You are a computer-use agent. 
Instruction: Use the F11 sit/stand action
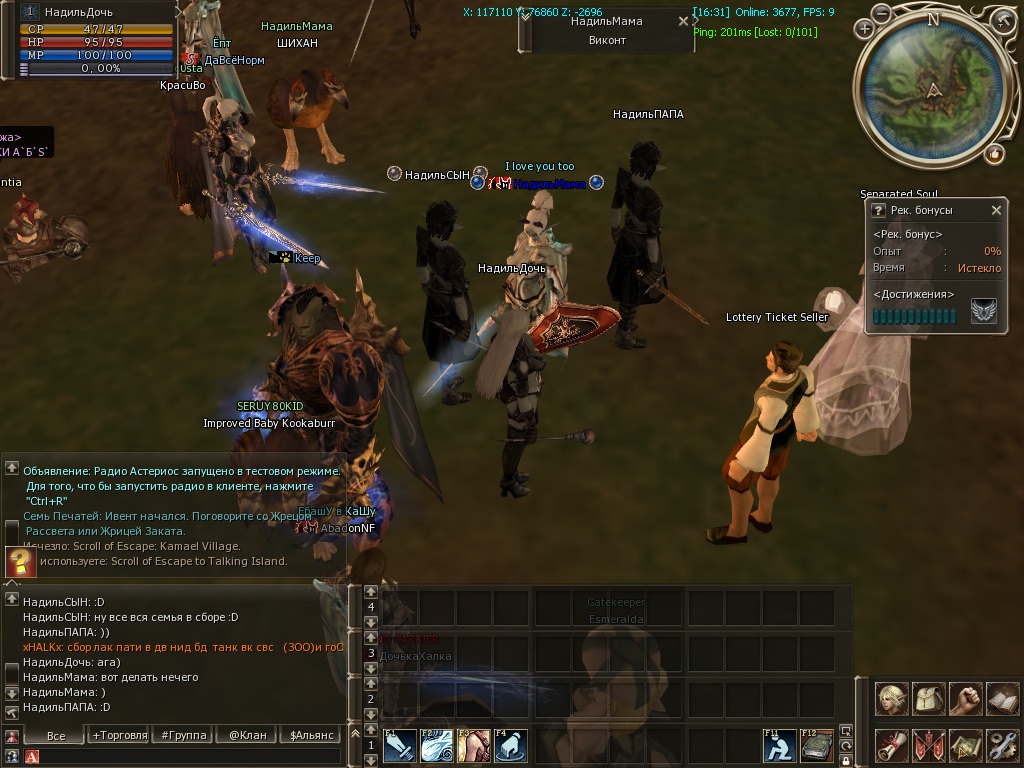(780, 746)
